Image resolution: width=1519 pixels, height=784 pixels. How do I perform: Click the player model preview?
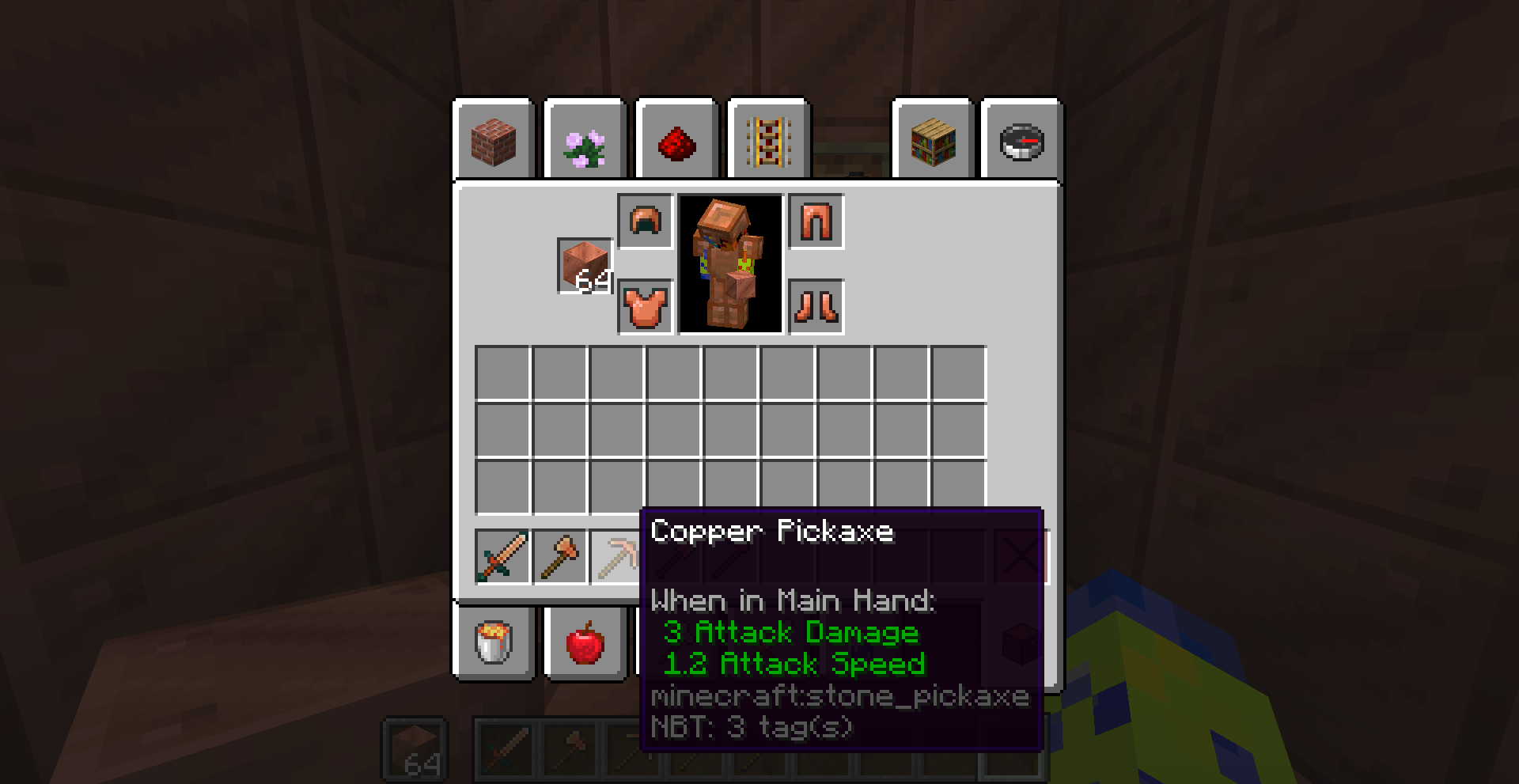pos(729,265)
